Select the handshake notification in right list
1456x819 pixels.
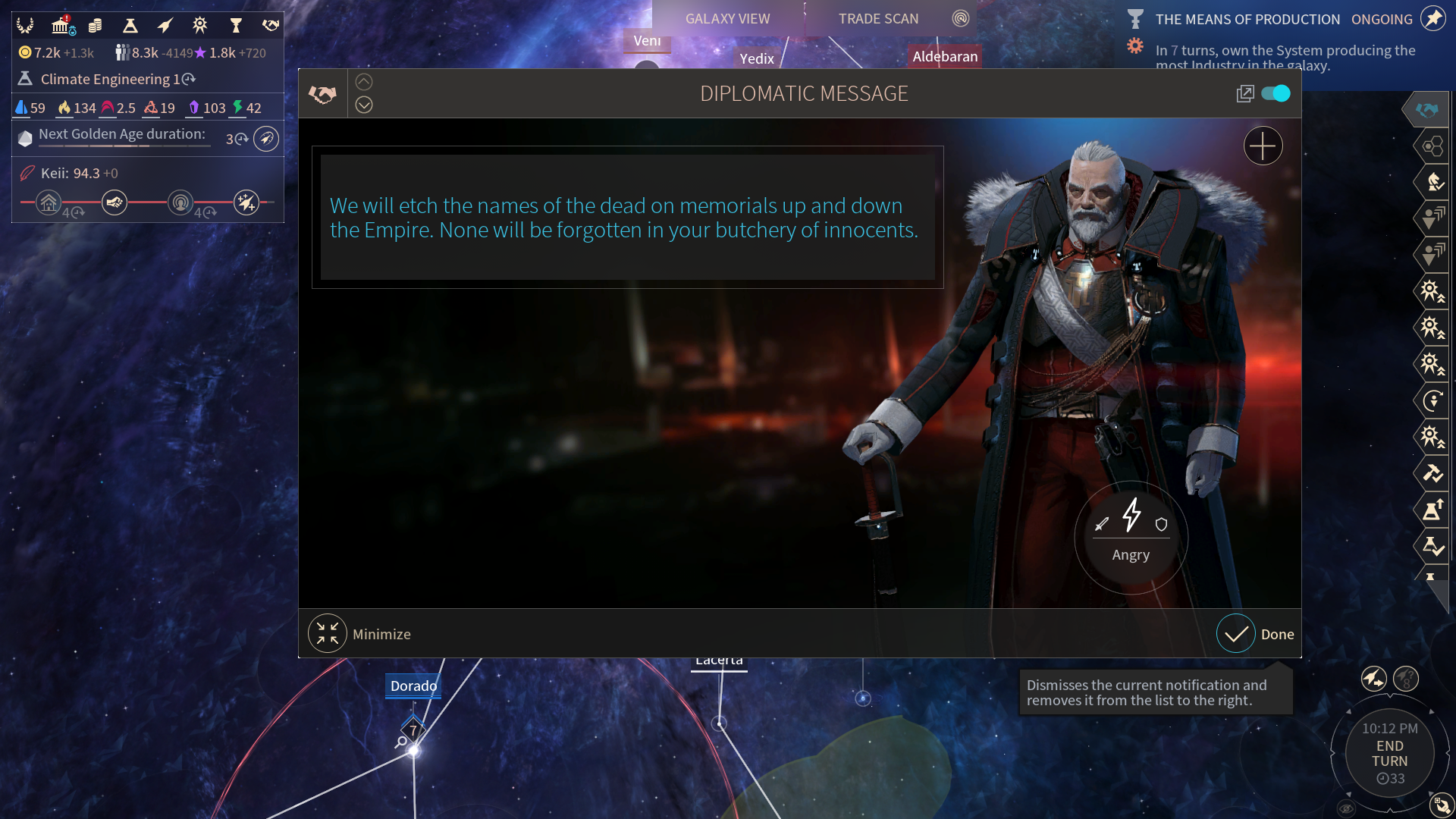click(x=1426, y=110)
